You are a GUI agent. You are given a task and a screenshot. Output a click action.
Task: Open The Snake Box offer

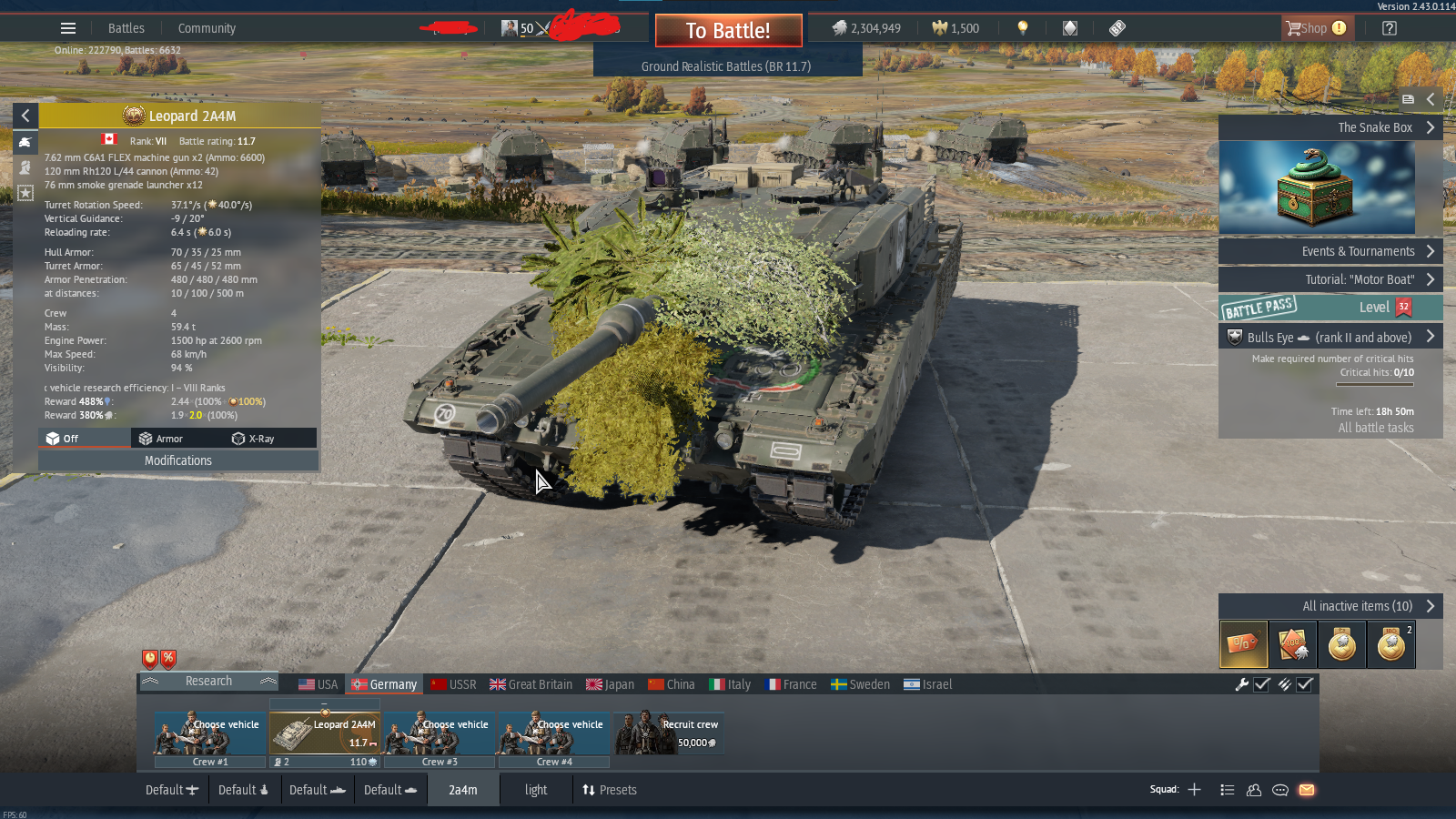click(1330, 127)
